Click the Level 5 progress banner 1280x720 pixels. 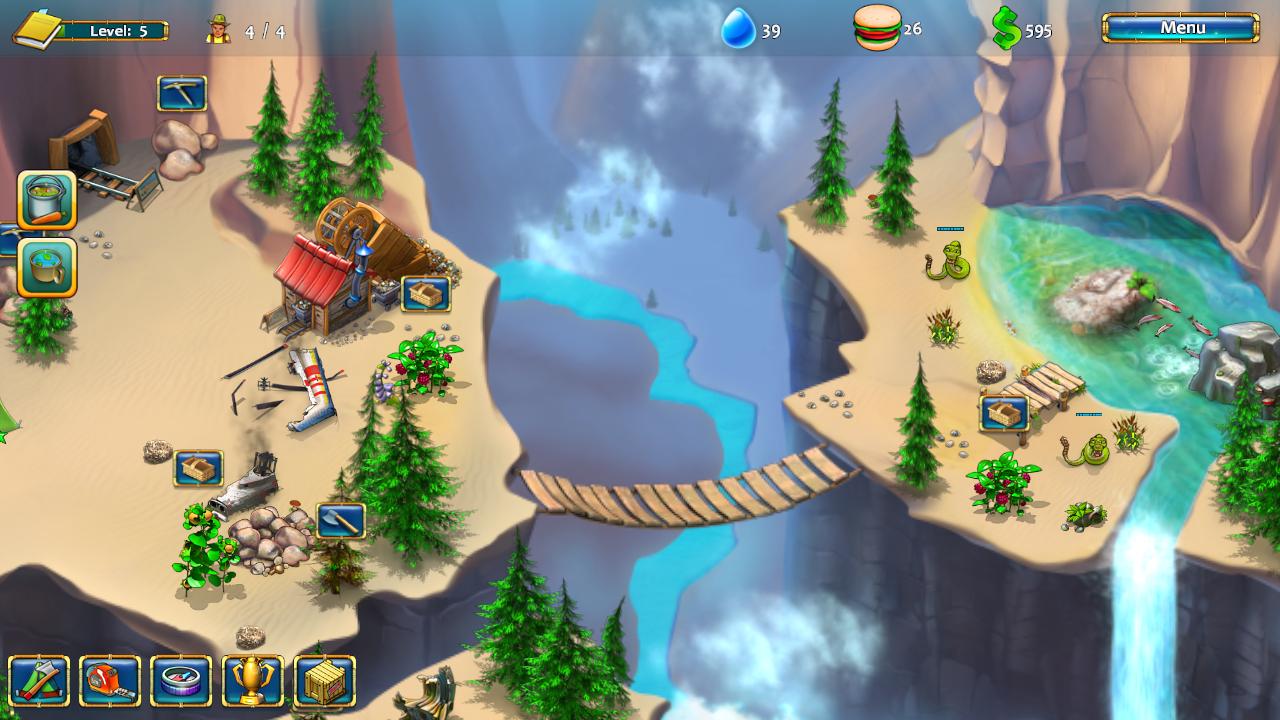point(120,30)
